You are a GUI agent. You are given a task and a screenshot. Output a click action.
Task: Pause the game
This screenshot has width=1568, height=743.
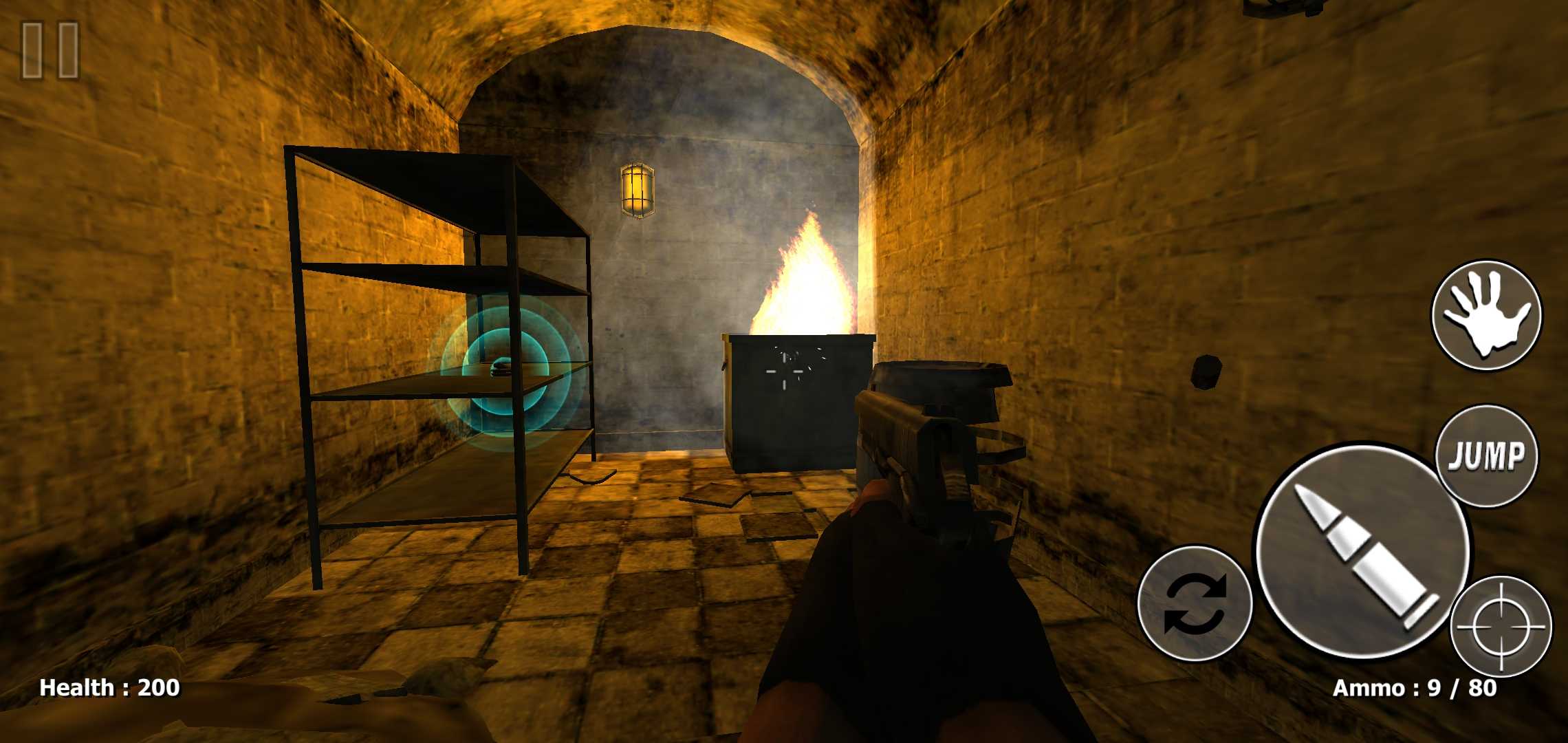[x=50, y=50]
